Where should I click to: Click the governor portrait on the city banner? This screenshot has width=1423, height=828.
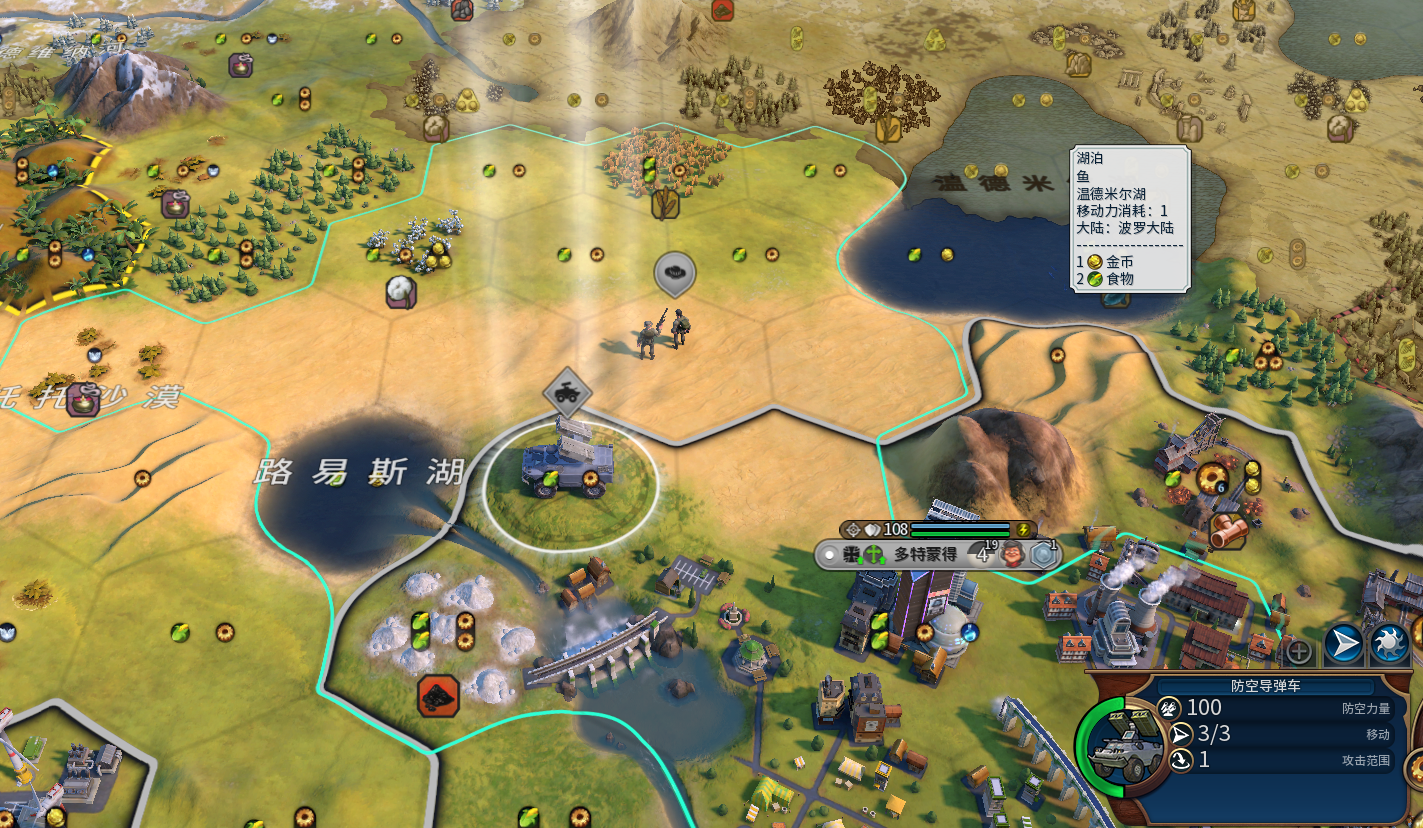(1012, 554)
